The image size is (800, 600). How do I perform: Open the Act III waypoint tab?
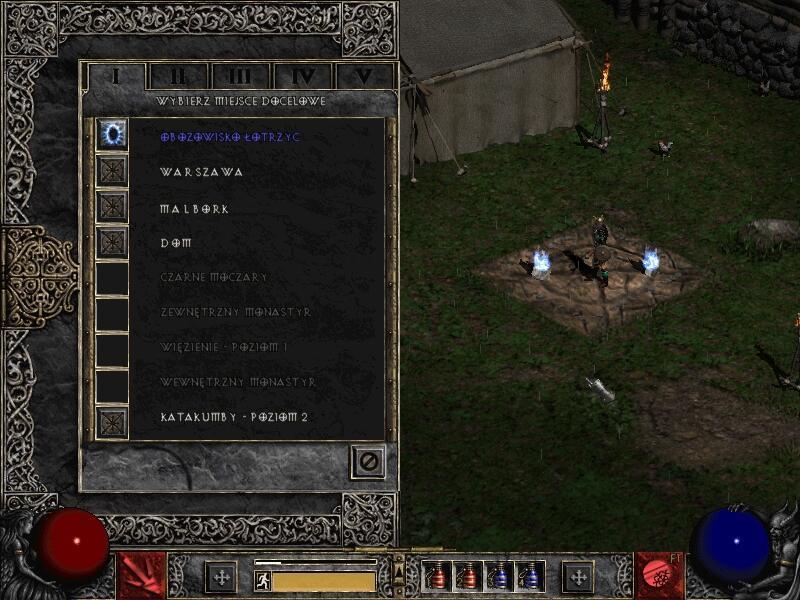(240, 76)
